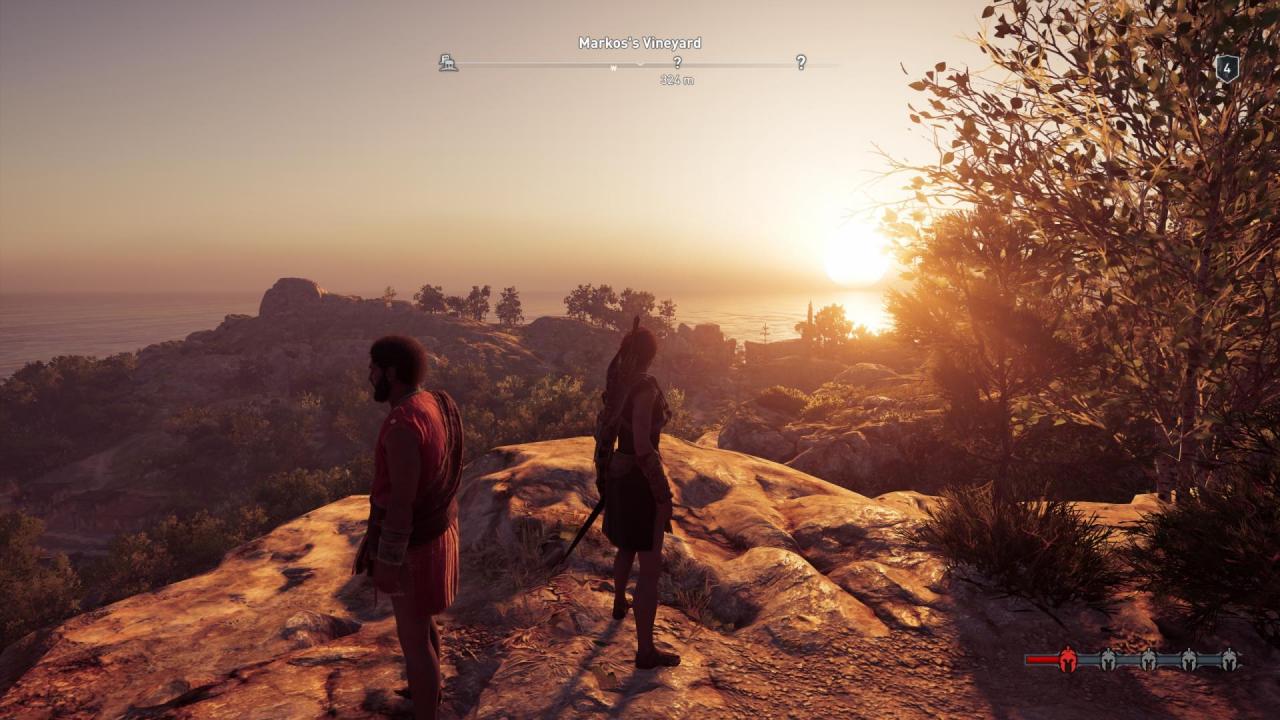Click the first question mark marker on the compass
The width and height of the screenshot is (1280, 720).
[x=678, y=64]
